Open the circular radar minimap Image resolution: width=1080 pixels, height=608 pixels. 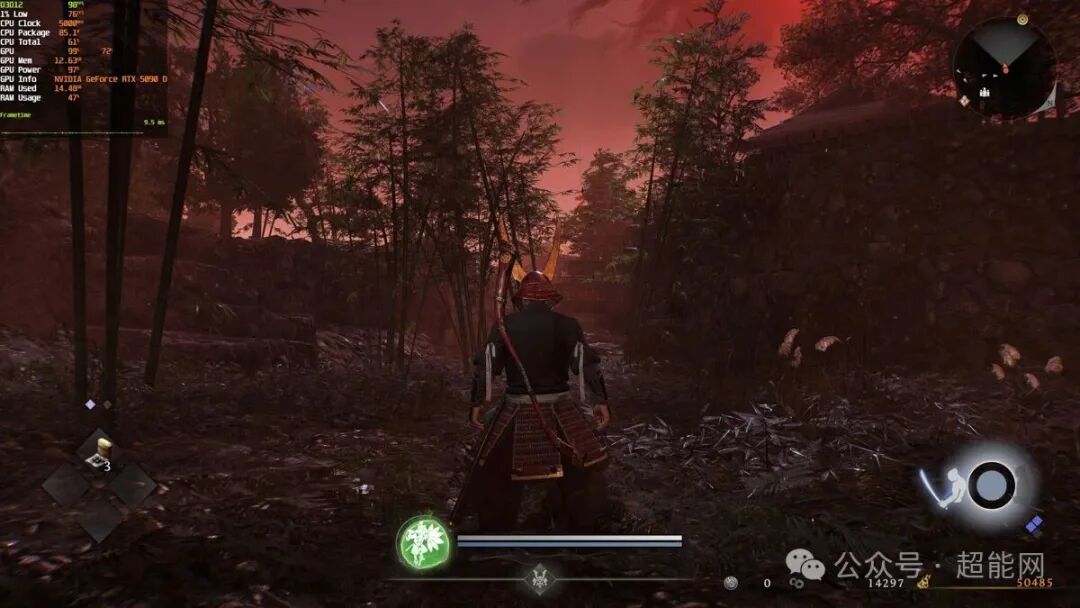[1003, 65]
